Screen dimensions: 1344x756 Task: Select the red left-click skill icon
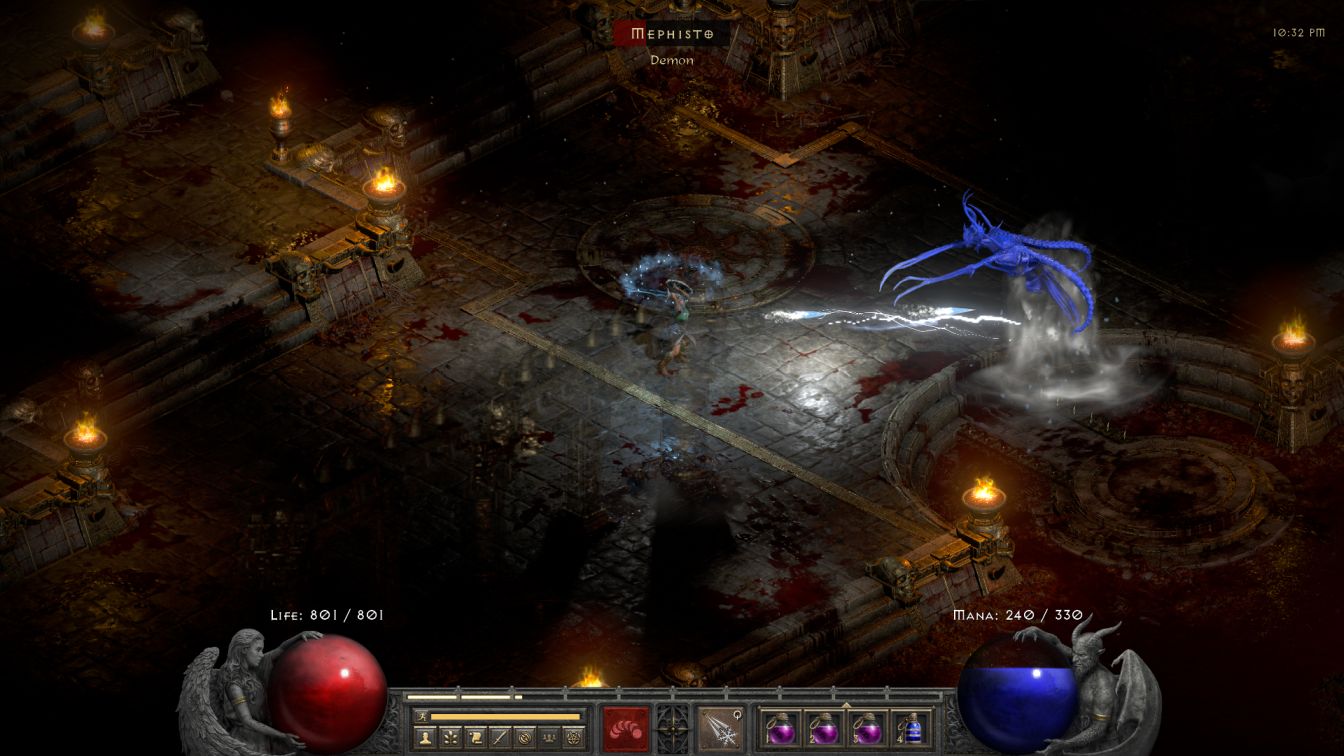coord(626,728)
